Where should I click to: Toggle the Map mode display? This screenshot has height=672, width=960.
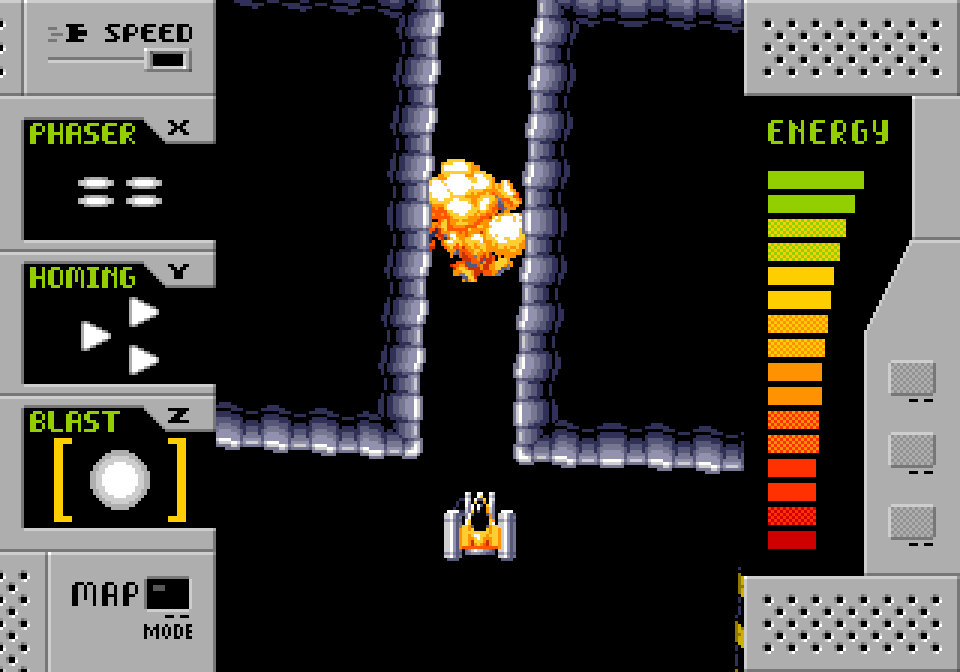click(x=167, y=594)
